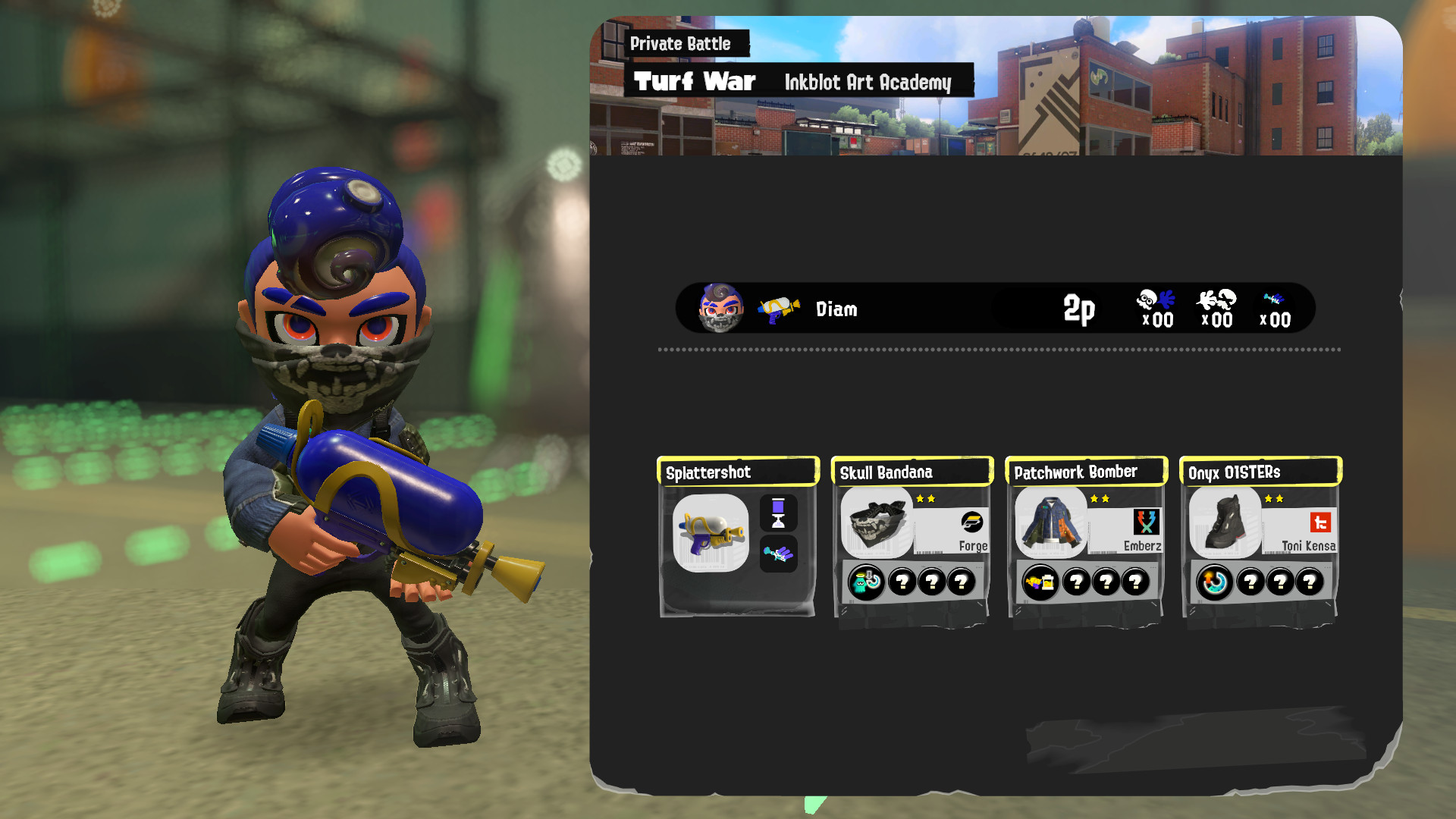Select the first unknown ability slot on Skull Bandana
Screen dimensions: 1456x819
pos(901,582)
